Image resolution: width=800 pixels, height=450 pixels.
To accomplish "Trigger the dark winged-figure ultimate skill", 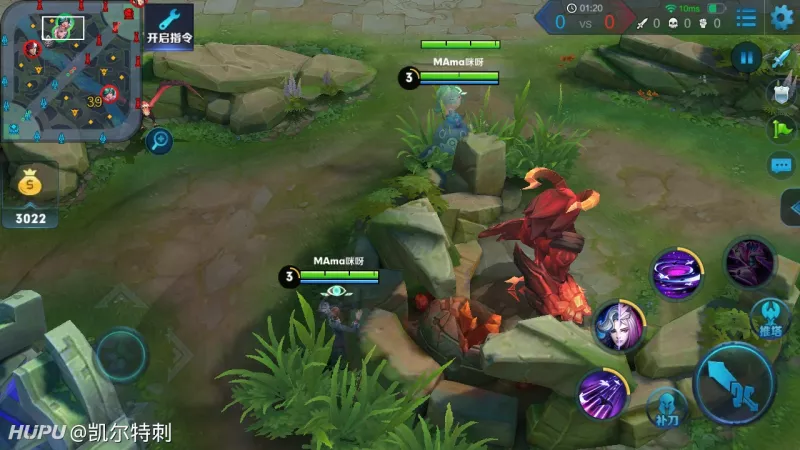I will click(x=748, y=262).
